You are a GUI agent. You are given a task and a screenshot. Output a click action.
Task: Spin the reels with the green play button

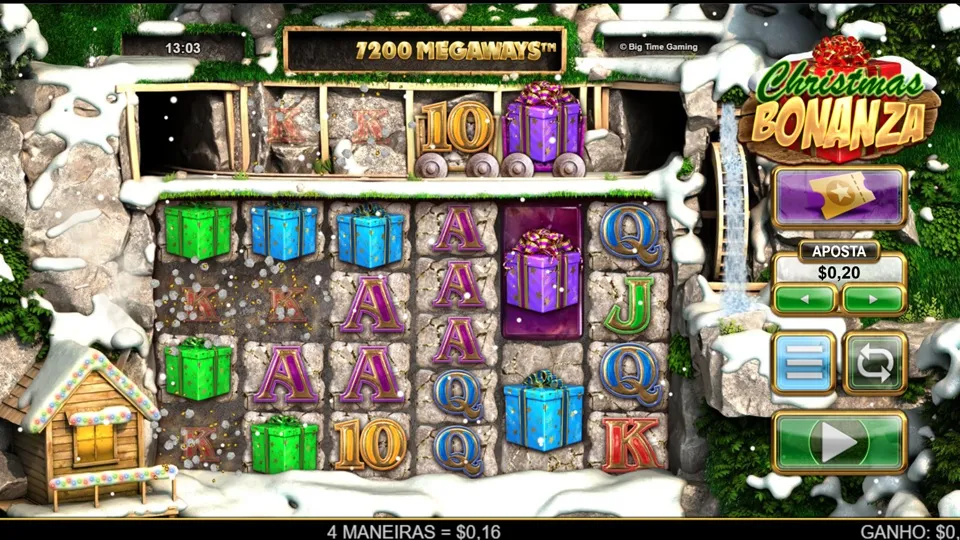click(839, 441)
